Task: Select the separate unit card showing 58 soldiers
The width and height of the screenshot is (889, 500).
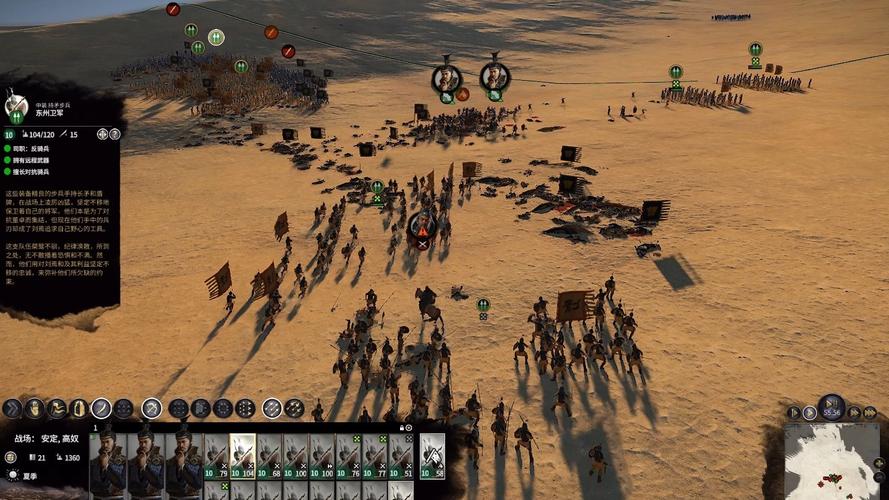Action: coord(432,456)
